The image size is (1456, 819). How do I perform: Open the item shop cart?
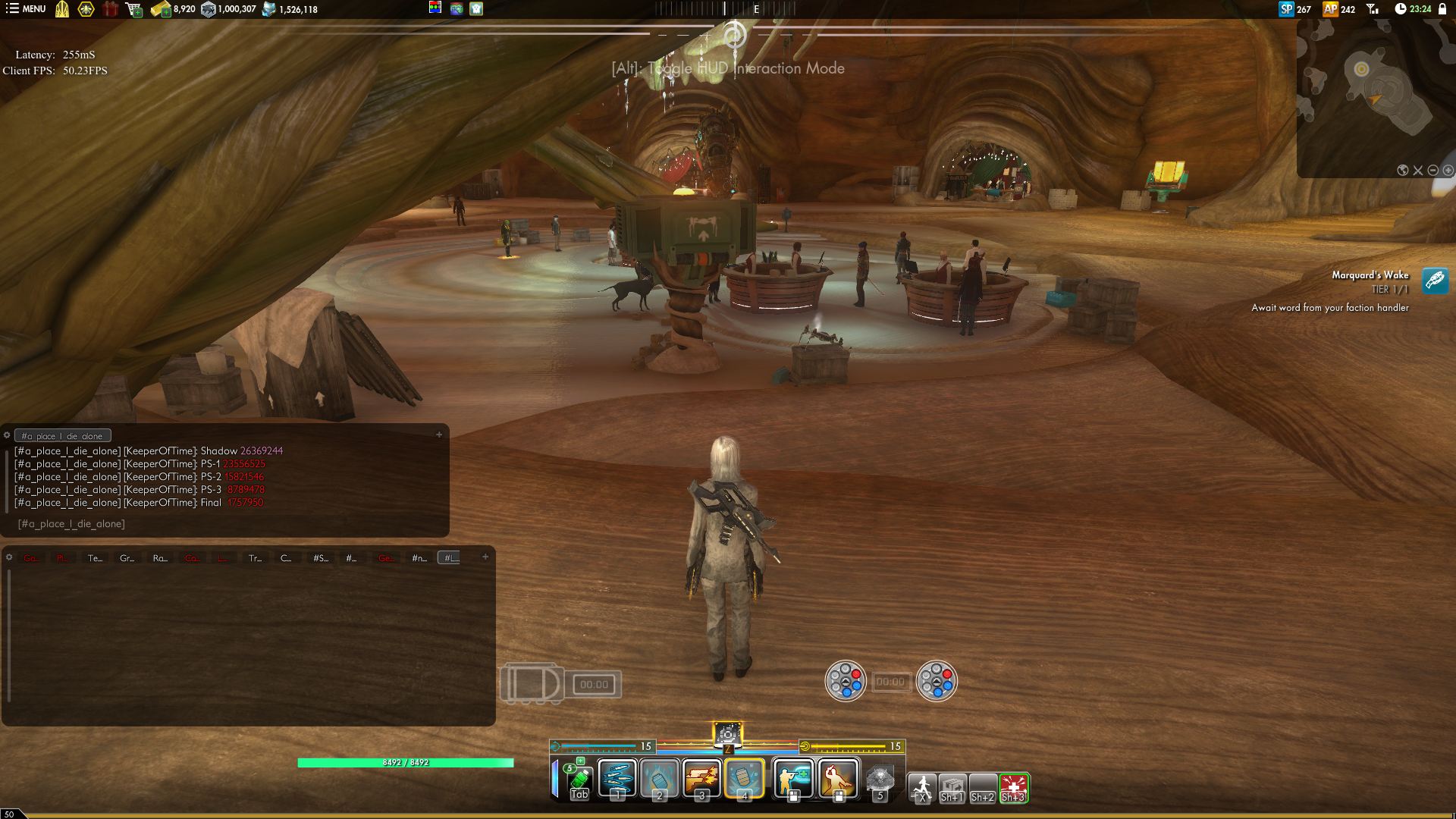(x=134, y=9)
